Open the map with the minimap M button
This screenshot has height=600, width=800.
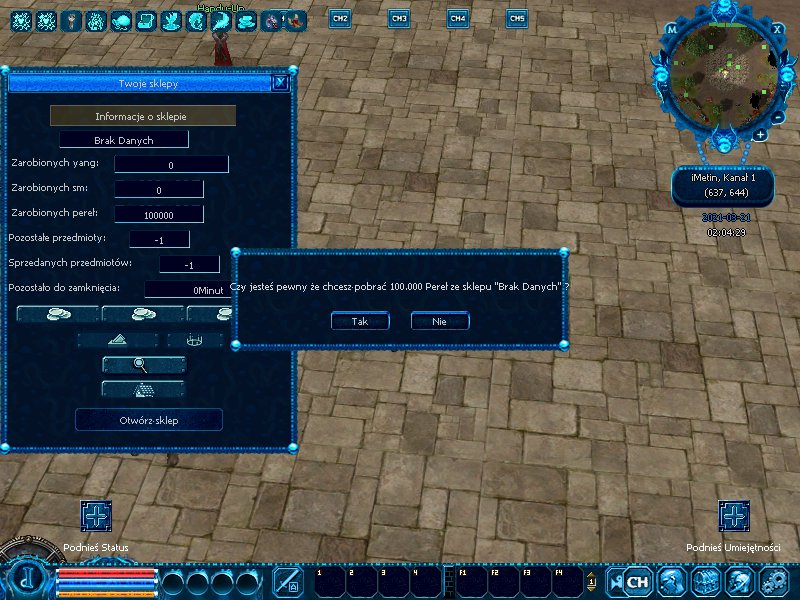point(672,30)
